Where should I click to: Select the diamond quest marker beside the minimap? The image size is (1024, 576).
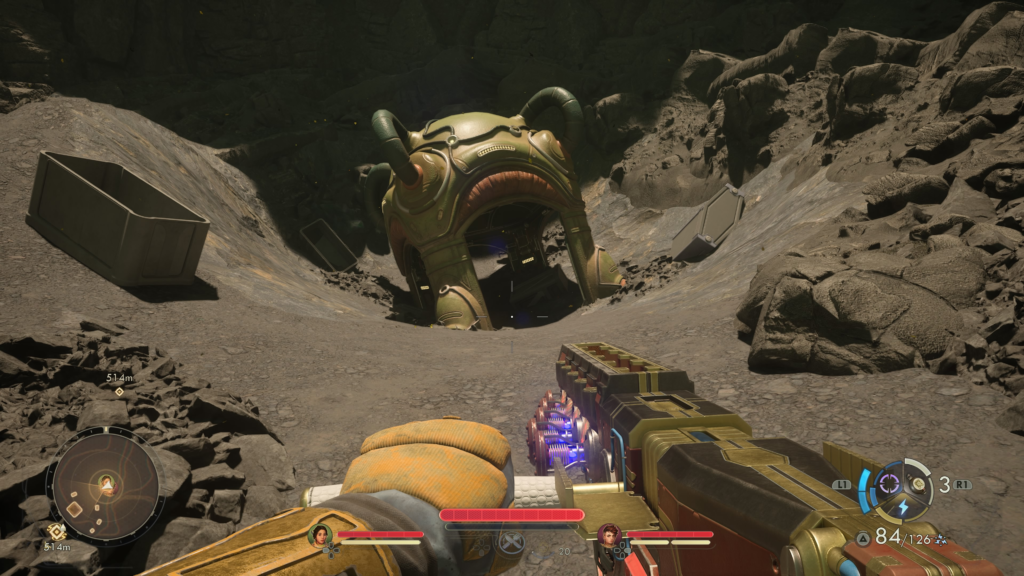pyautogui.click(x=56, y=532)
